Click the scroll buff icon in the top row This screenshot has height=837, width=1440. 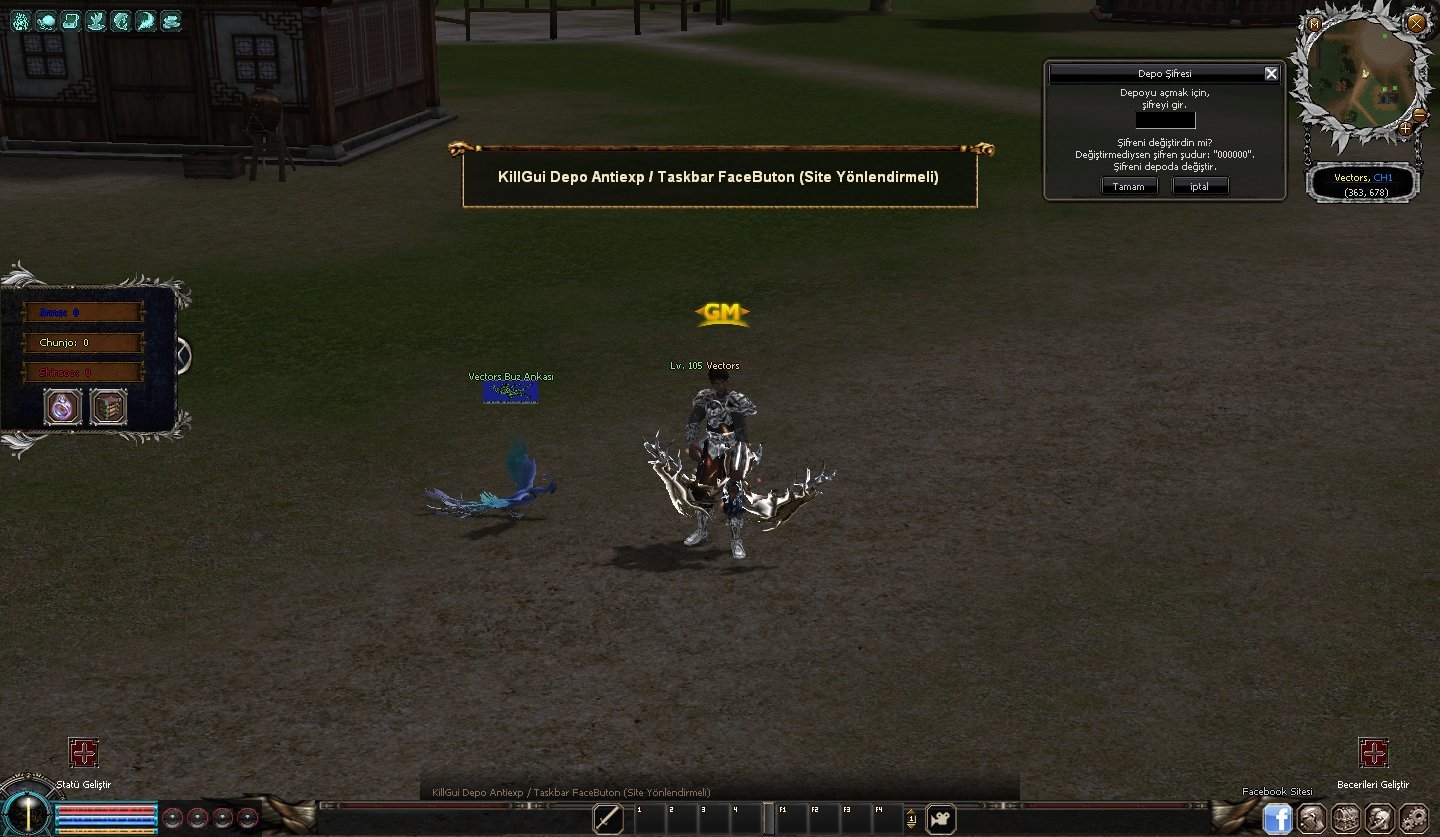pyautogui.click(x=71, y=20)
